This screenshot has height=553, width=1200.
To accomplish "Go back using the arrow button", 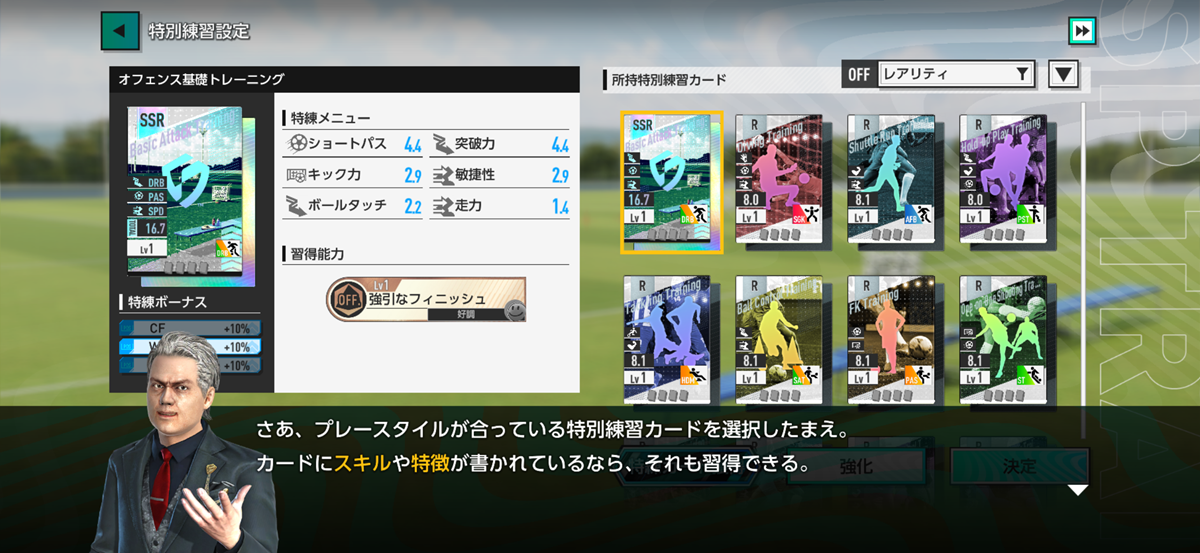I will 119,30.
